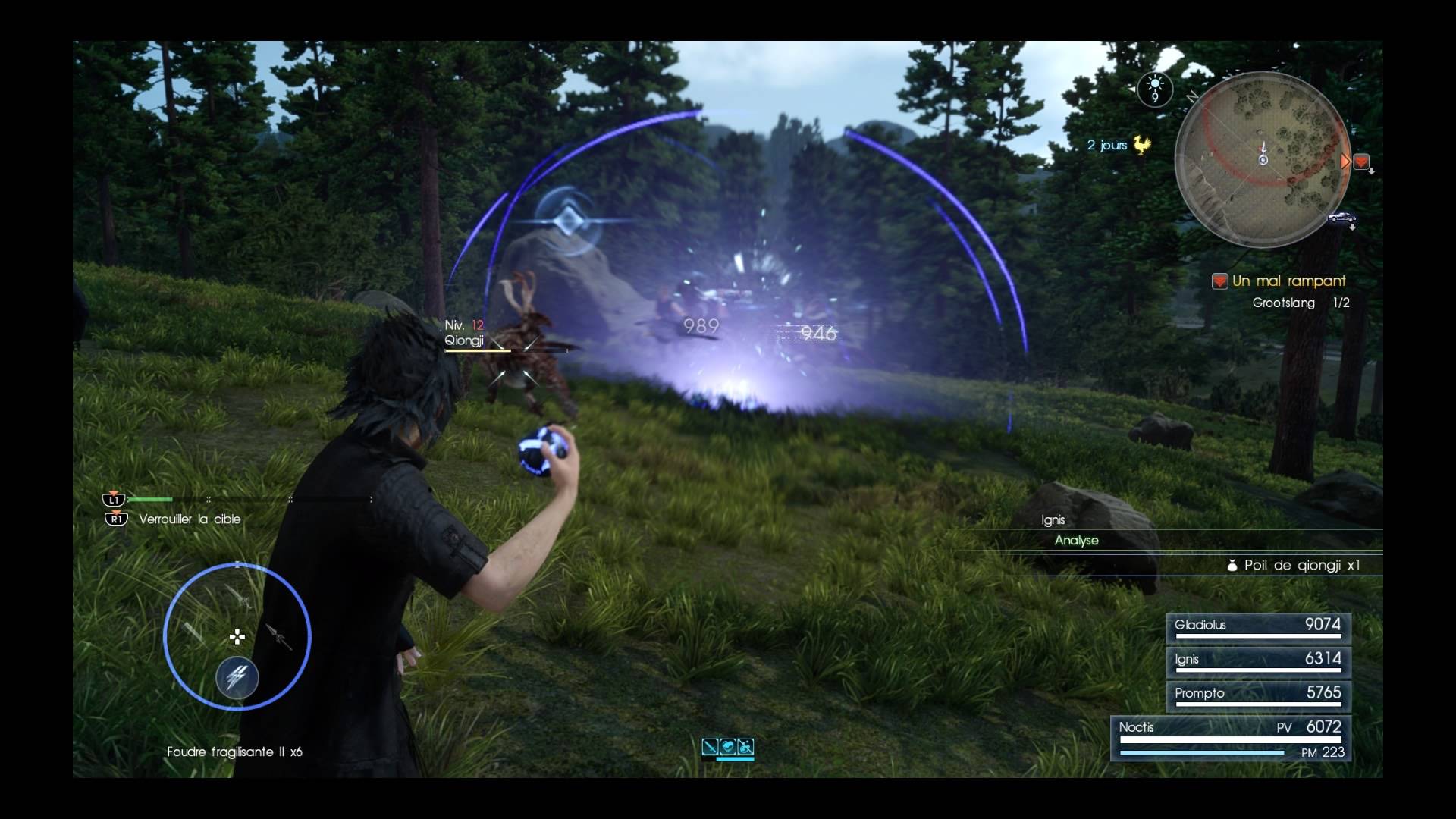
Task: Click the sun time-of-day indicator
Action: (1154, 89)
